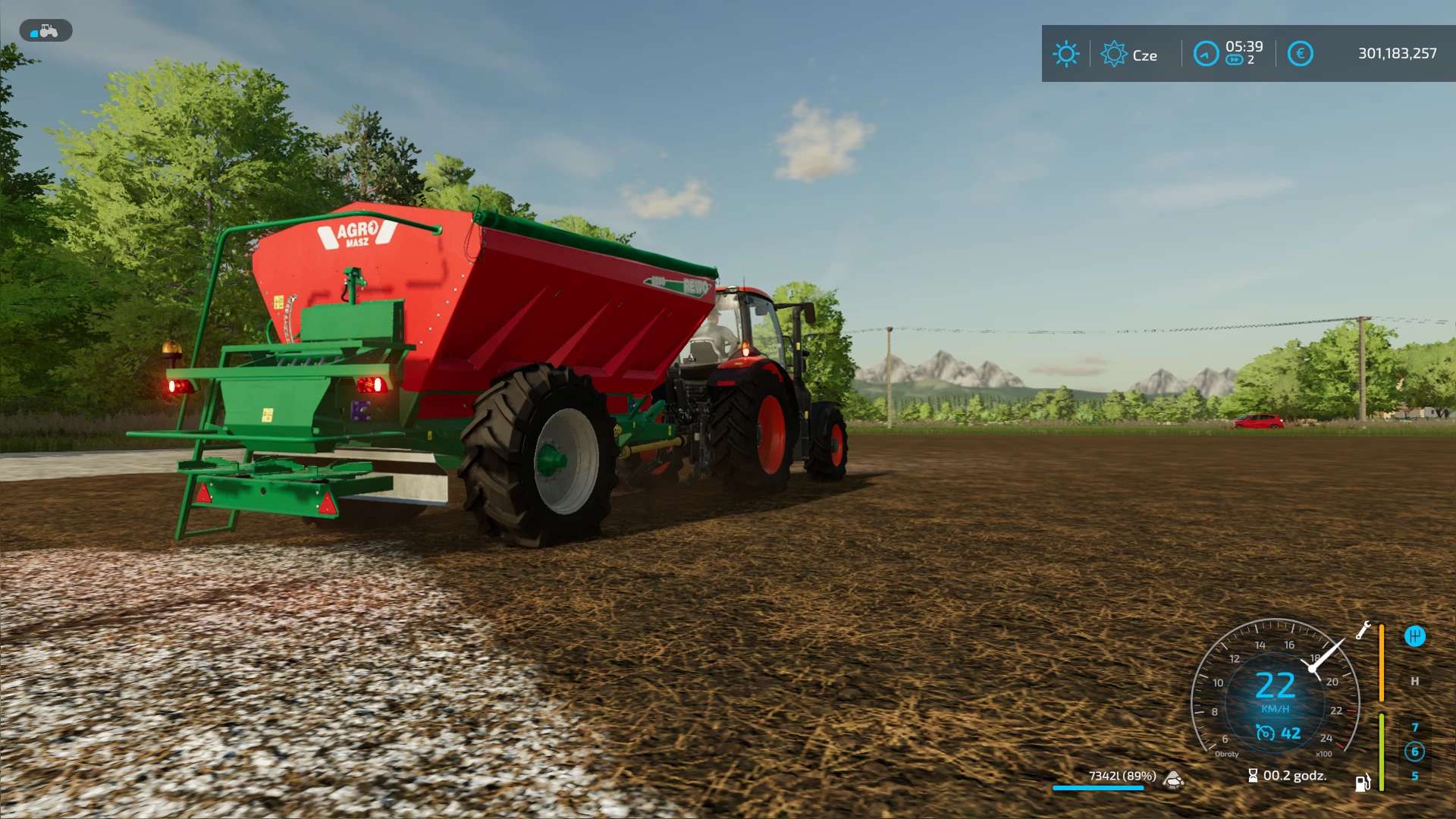The height and width of the screenshot is (819, 1456).
Task: Toggle the cruise control icon showing 42
Action: click(1265, 733)
